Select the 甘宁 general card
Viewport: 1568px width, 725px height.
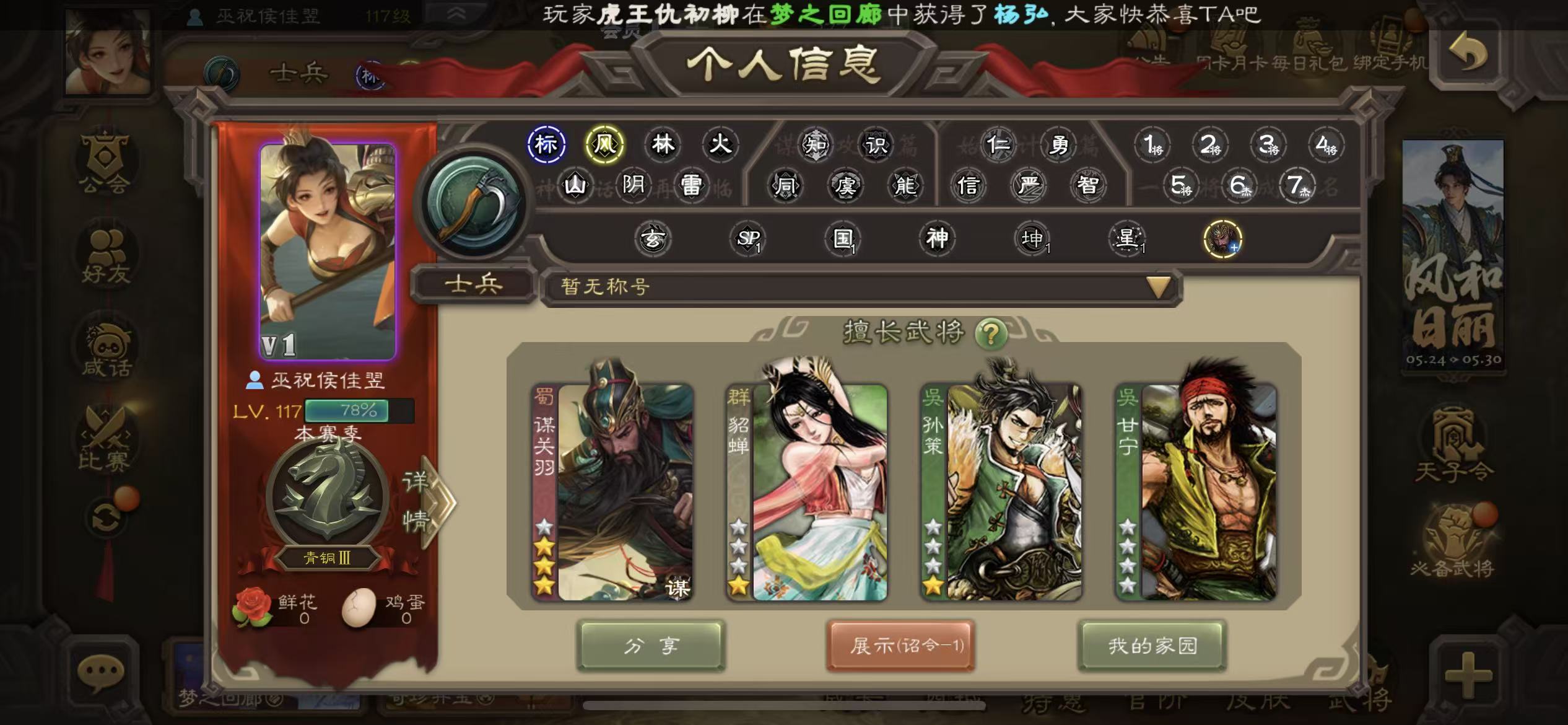pos(1196,492)
